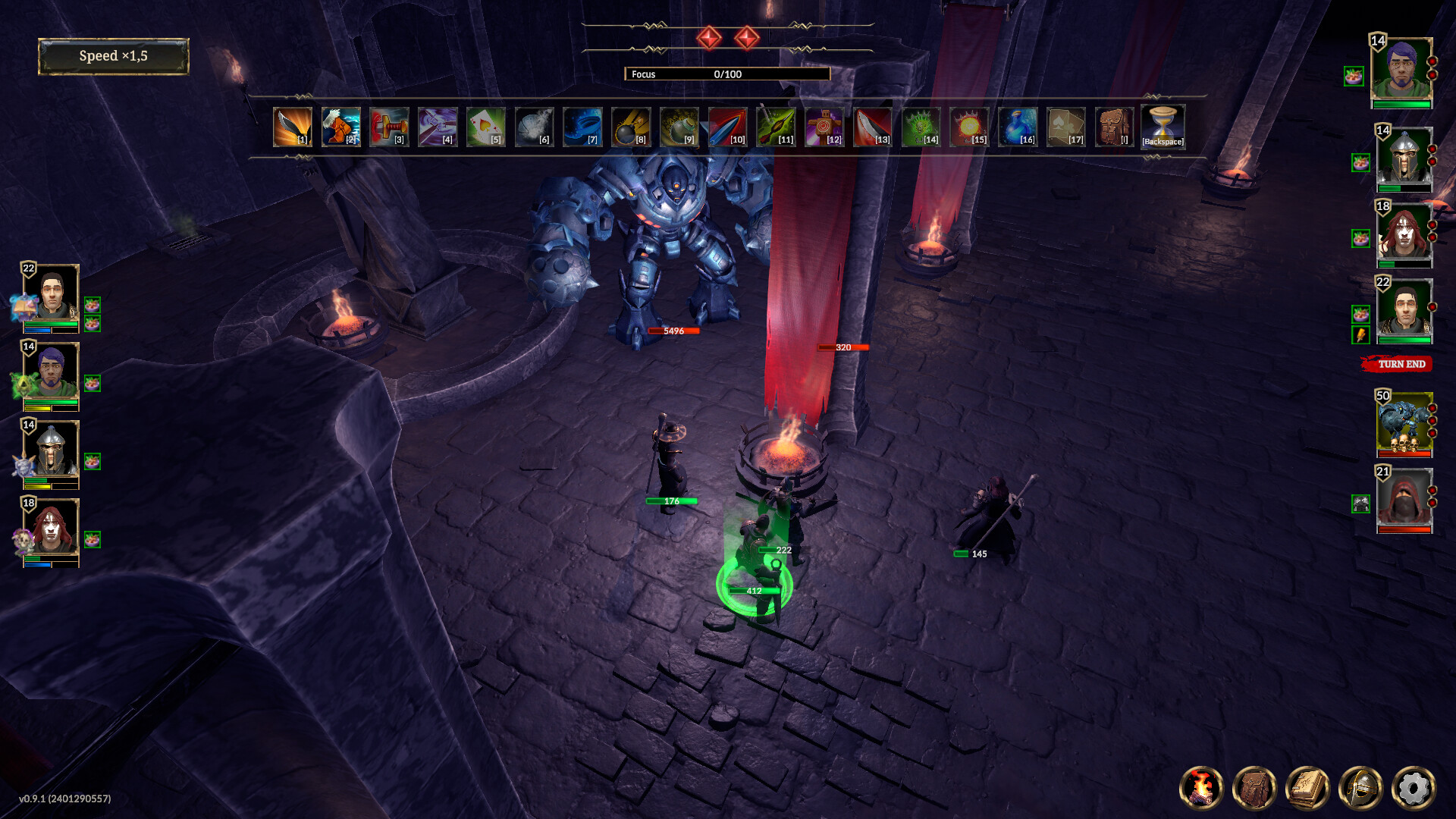Drink the blue potion in slot 16
This screenshot has height=819, width=1456.
pyautogui.click(x=1017, y=127)
